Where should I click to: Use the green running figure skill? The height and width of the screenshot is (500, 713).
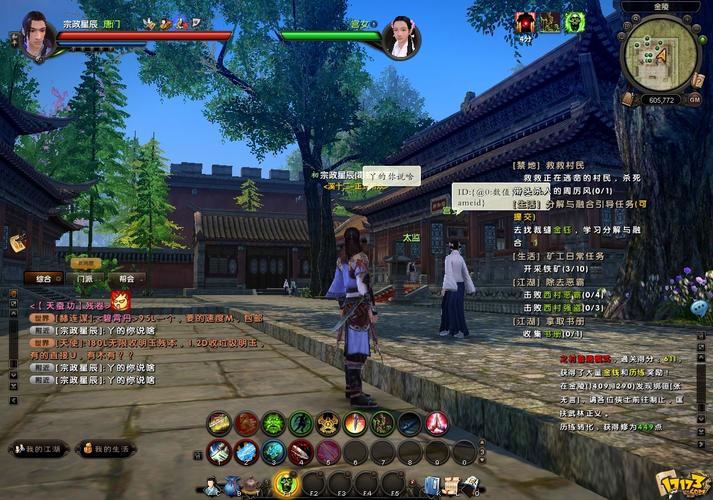300,424
